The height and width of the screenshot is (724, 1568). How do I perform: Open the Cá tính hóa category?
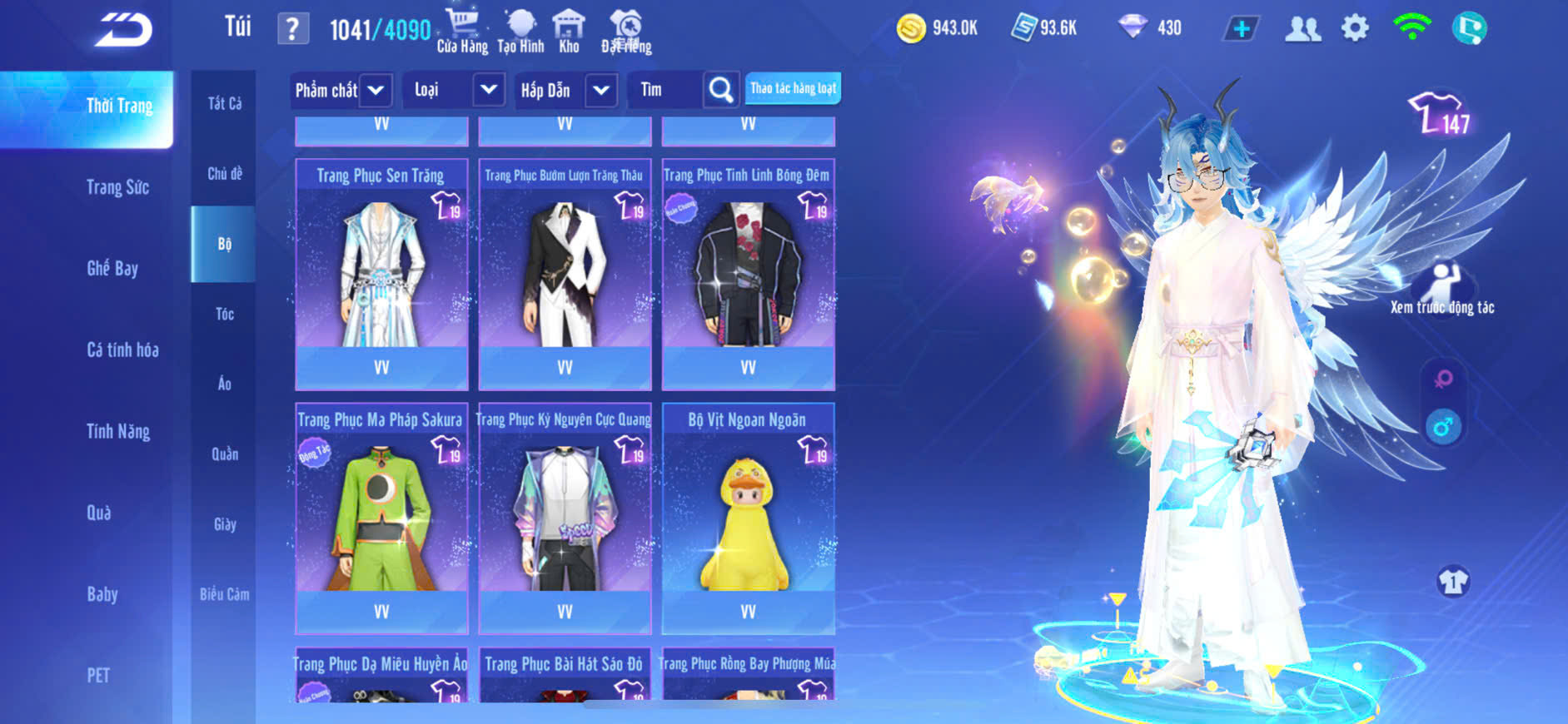(x=122, y=350)
